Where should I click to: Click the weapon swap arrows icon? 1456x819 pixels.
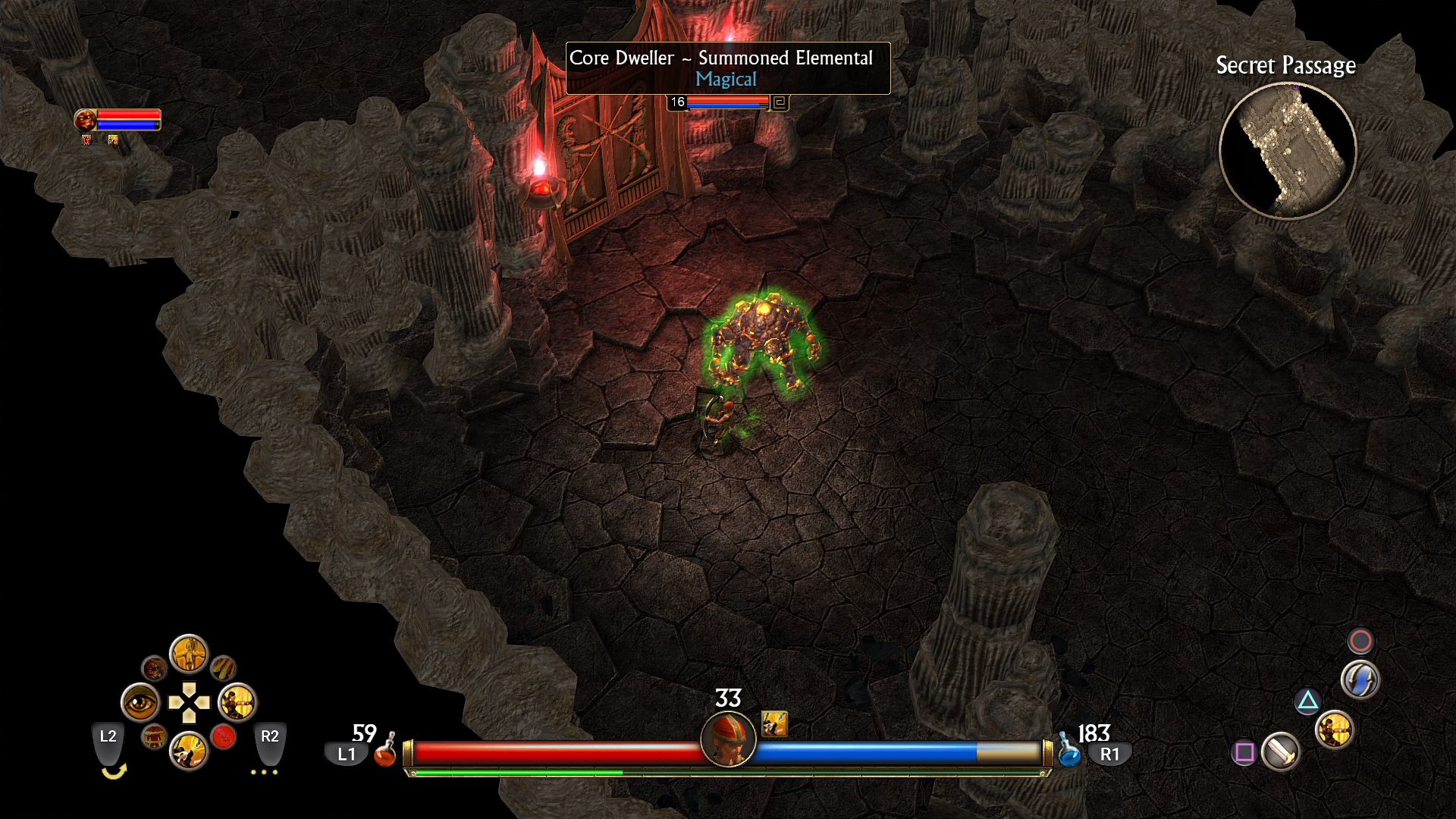1360,679
